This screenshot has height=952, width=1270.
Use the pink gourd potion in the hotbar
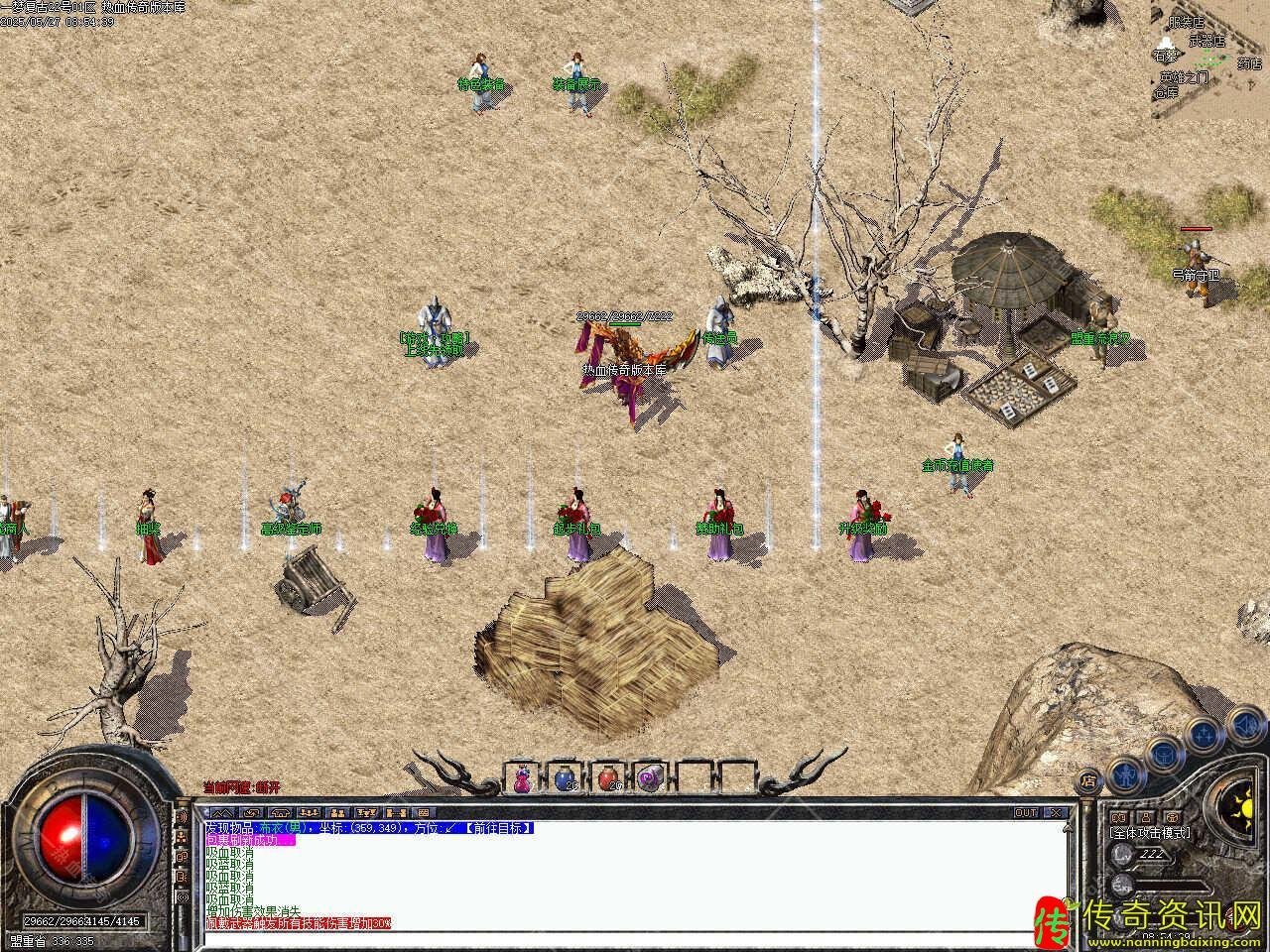coord(522,779)
